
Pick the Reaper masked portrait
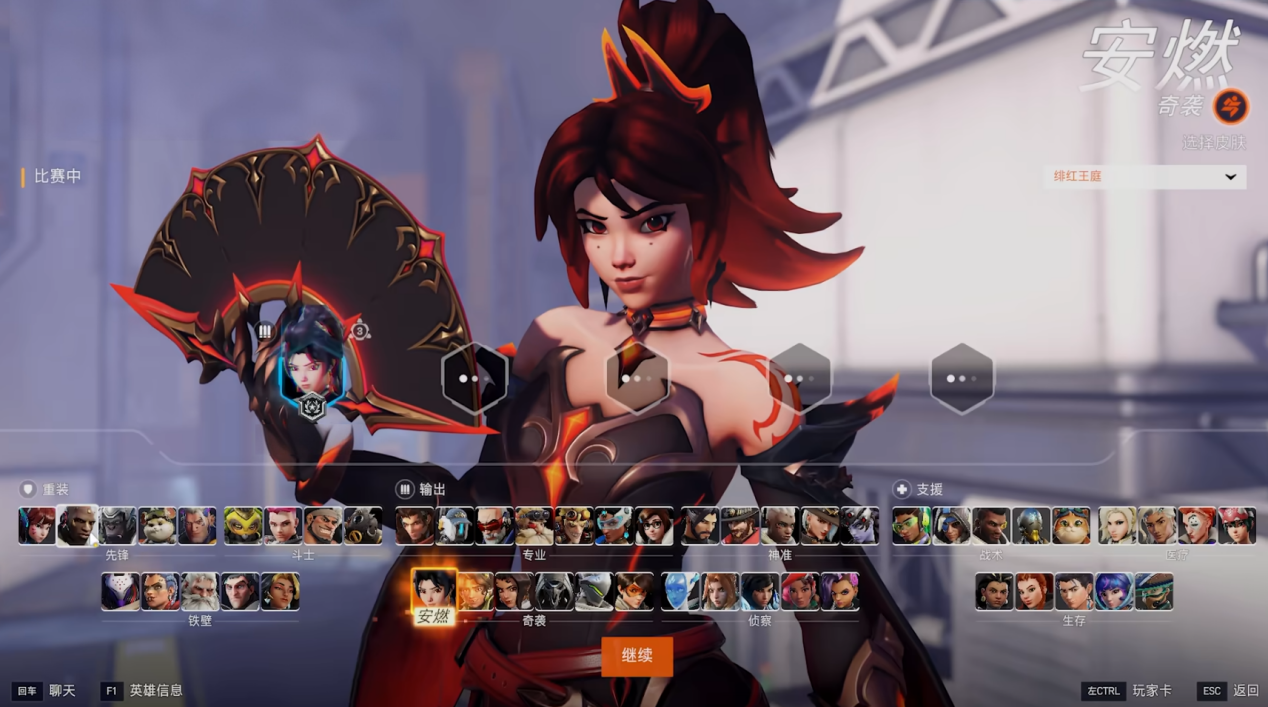pyautogui.click(x=554, y=592)
